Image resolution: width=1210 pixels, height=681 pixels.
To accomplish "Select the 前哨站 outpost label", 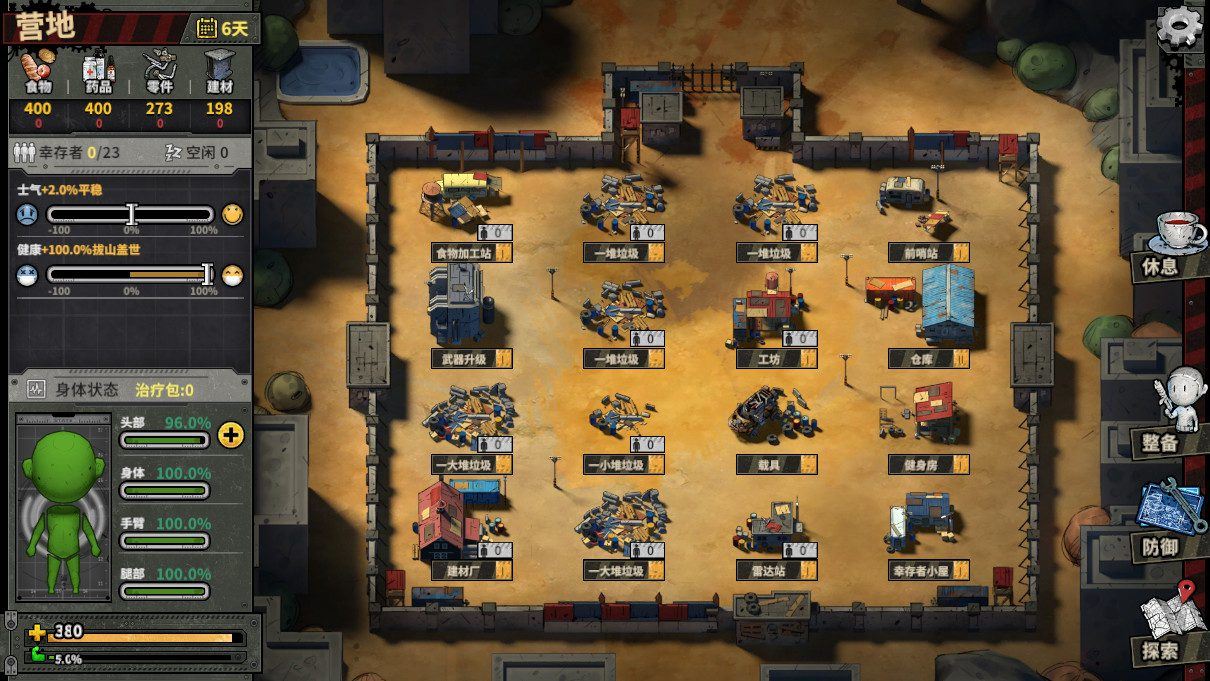I will pyautogui.click(x=918, y=254).
